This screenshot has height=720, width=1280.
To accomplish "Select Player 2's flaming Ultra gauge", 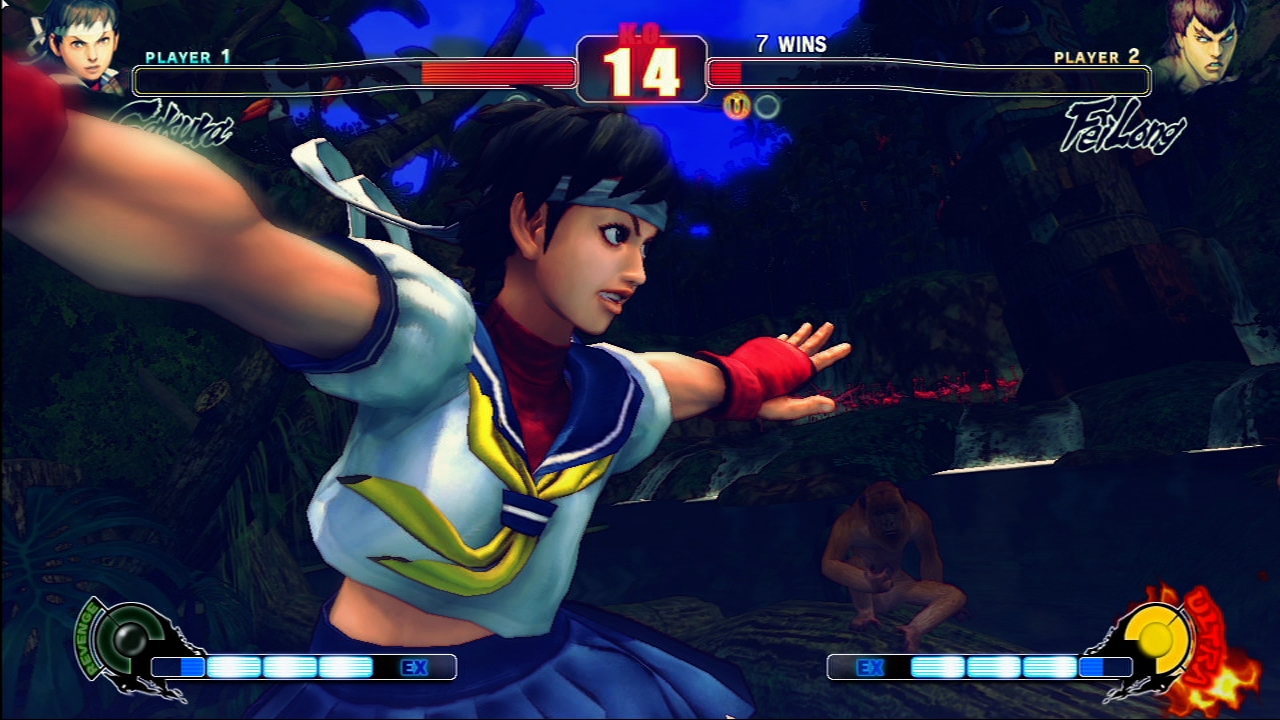I will click(x=1158, y=638).
